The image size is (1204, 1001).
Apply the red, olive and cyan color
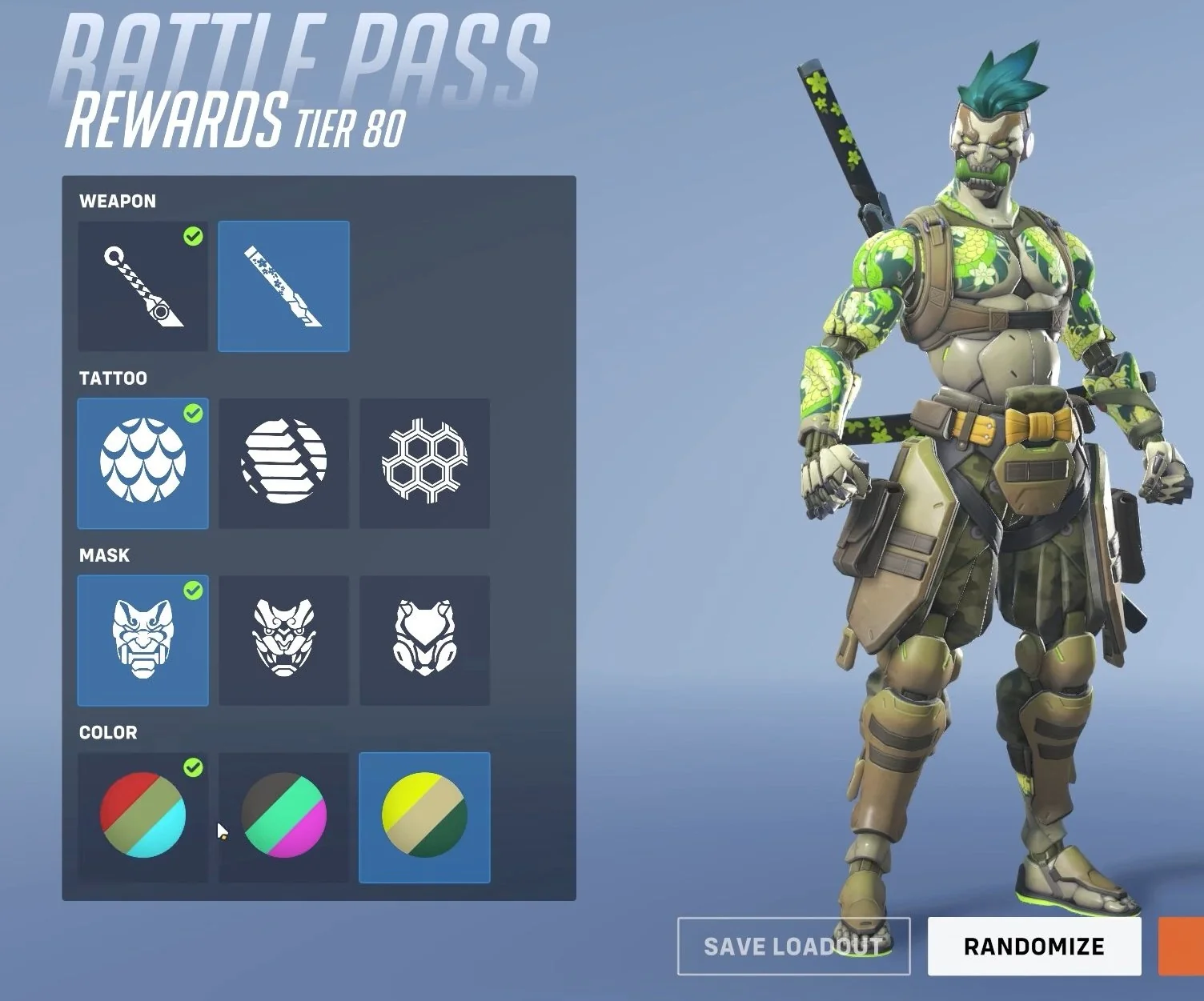[142, 817]
